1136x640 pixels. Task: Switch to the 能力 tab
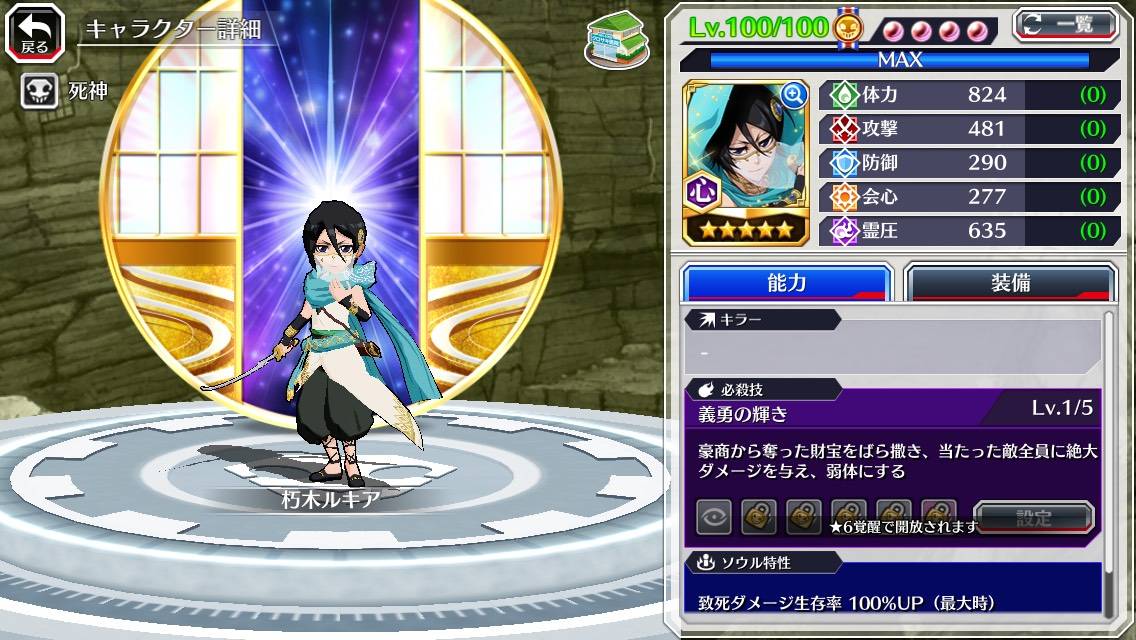pos(786,283)
